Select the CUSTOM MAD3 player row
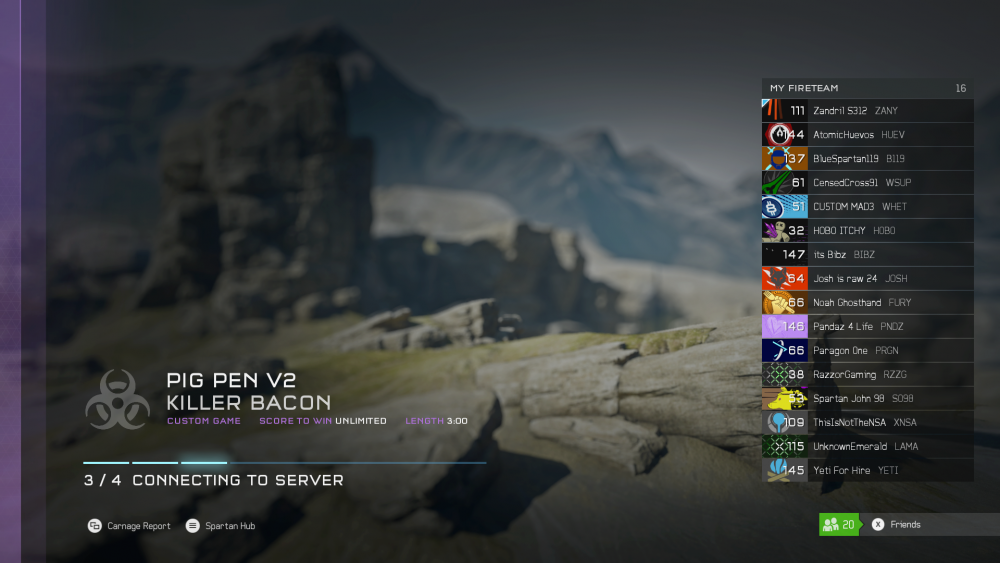Viewport: 1000px width, 563px height. pyautogui.click(x=866, y=207)
